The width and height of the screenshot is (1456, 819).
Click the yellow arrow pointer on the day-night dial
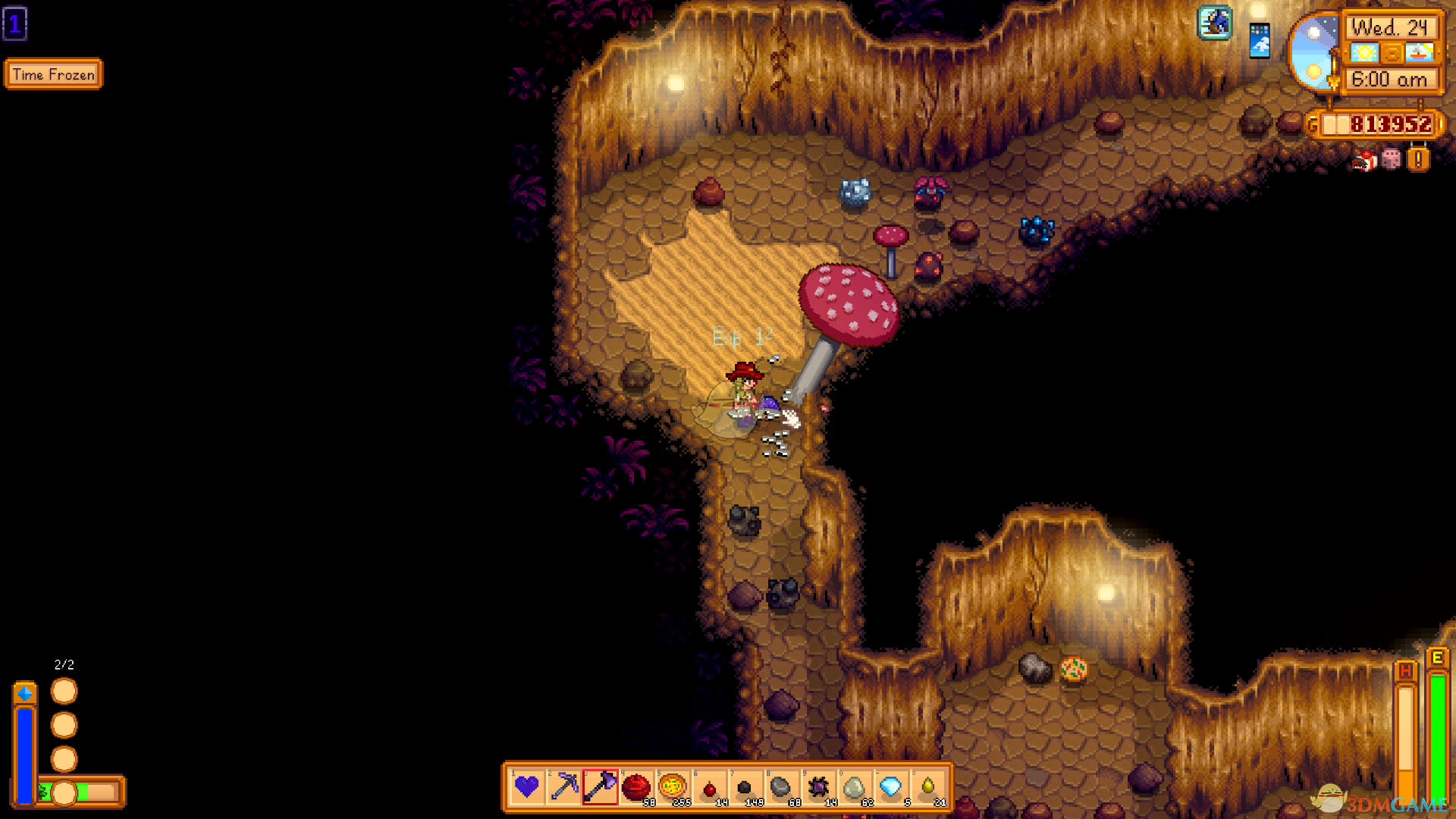[x=1334, y=82]
